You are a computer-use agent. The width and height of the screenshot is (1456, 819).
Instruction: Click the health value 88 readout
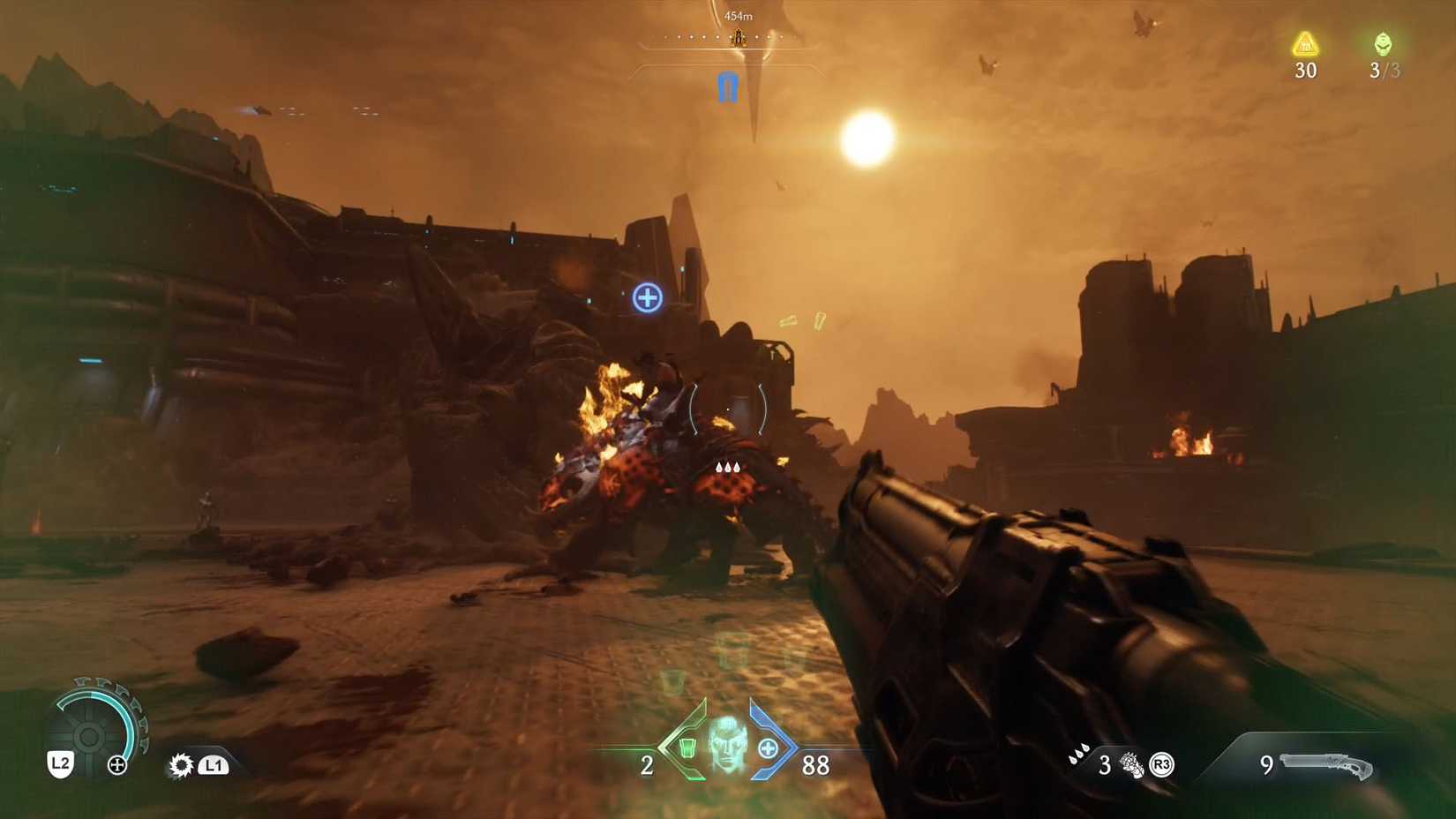[x=815, y=766]
